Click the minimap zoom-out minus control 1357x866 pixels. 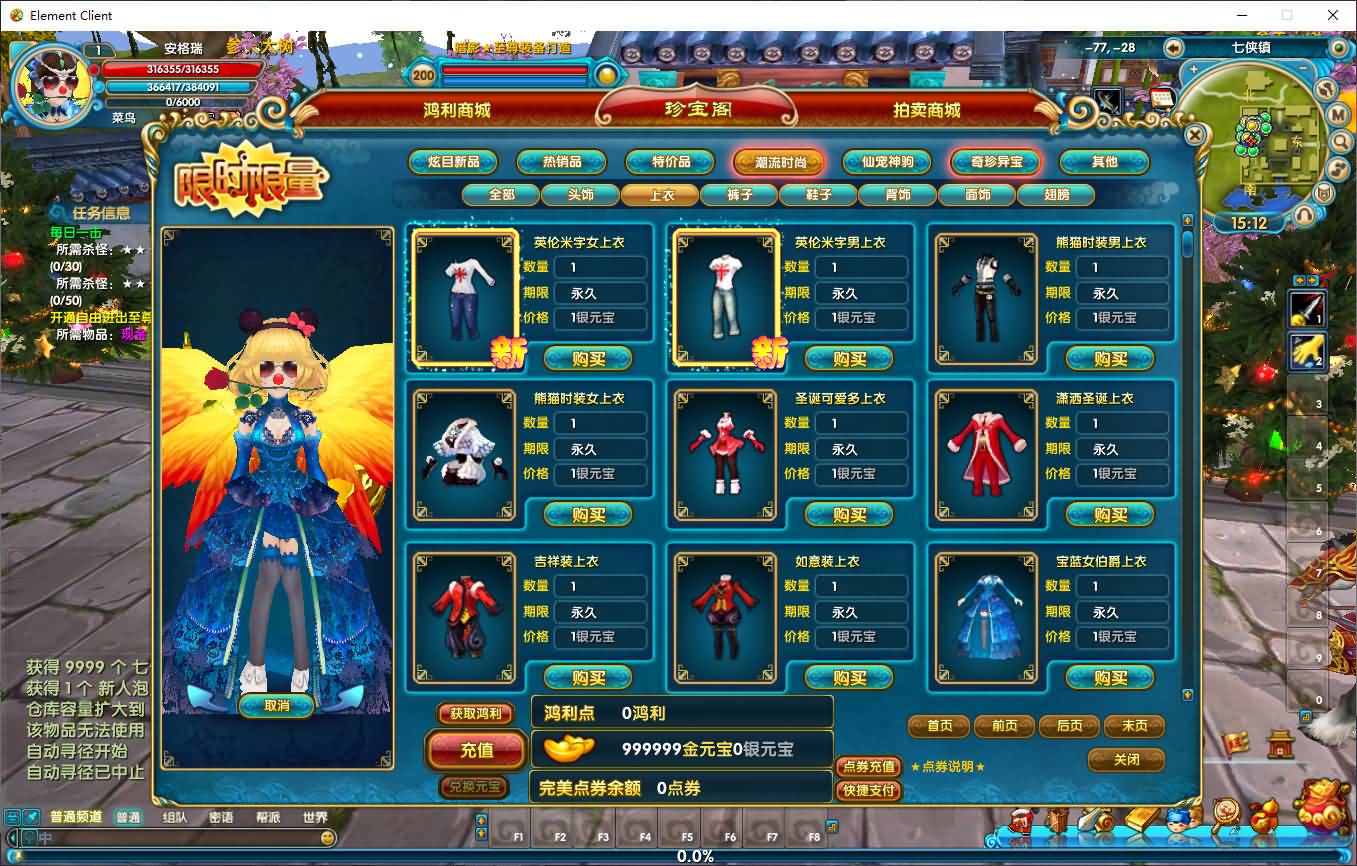pos(1302,67)
